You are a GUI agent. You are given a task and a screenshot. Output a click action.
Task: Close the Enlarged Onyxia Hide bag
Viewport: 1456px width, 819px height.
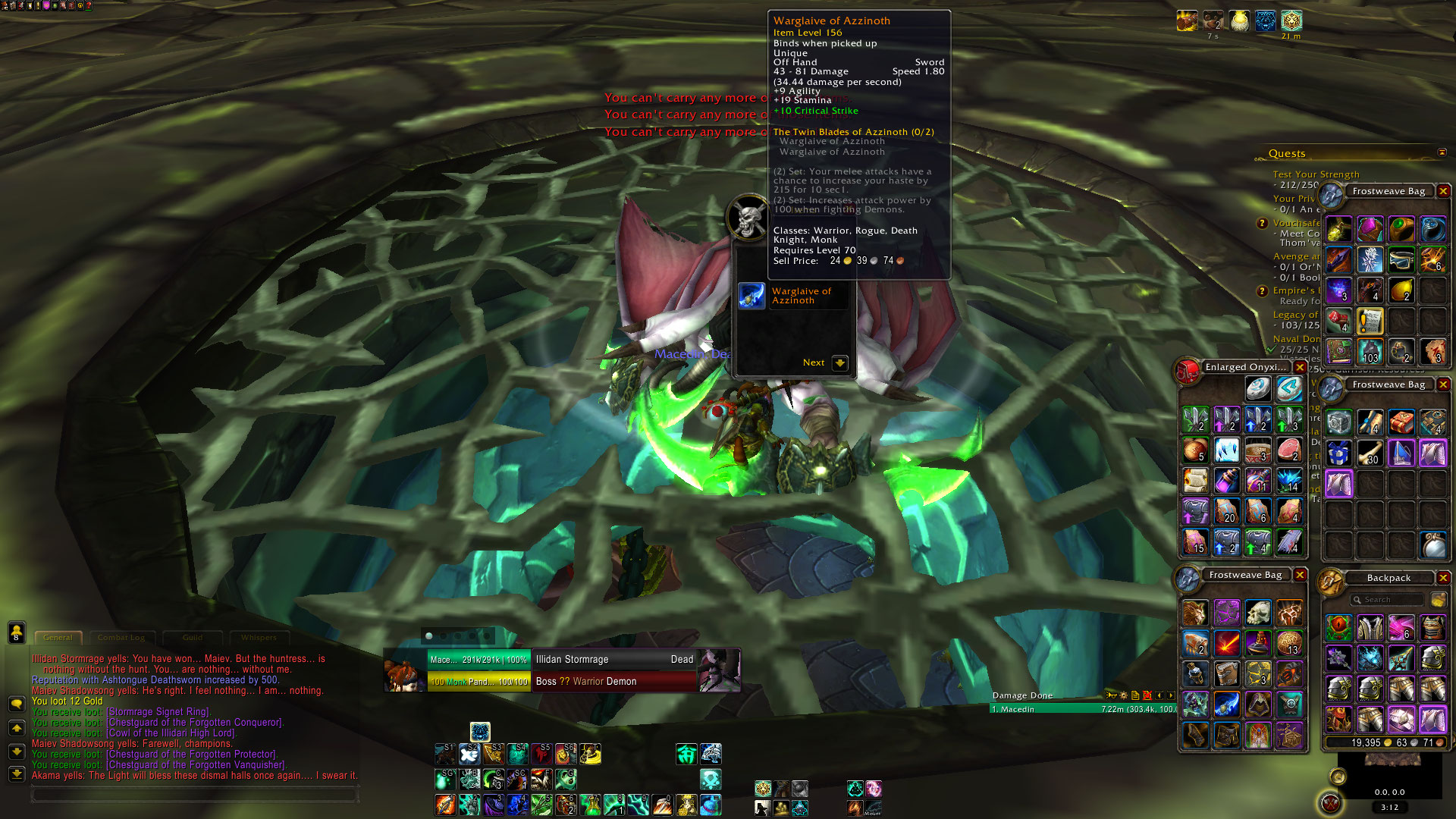point(1300,367)
